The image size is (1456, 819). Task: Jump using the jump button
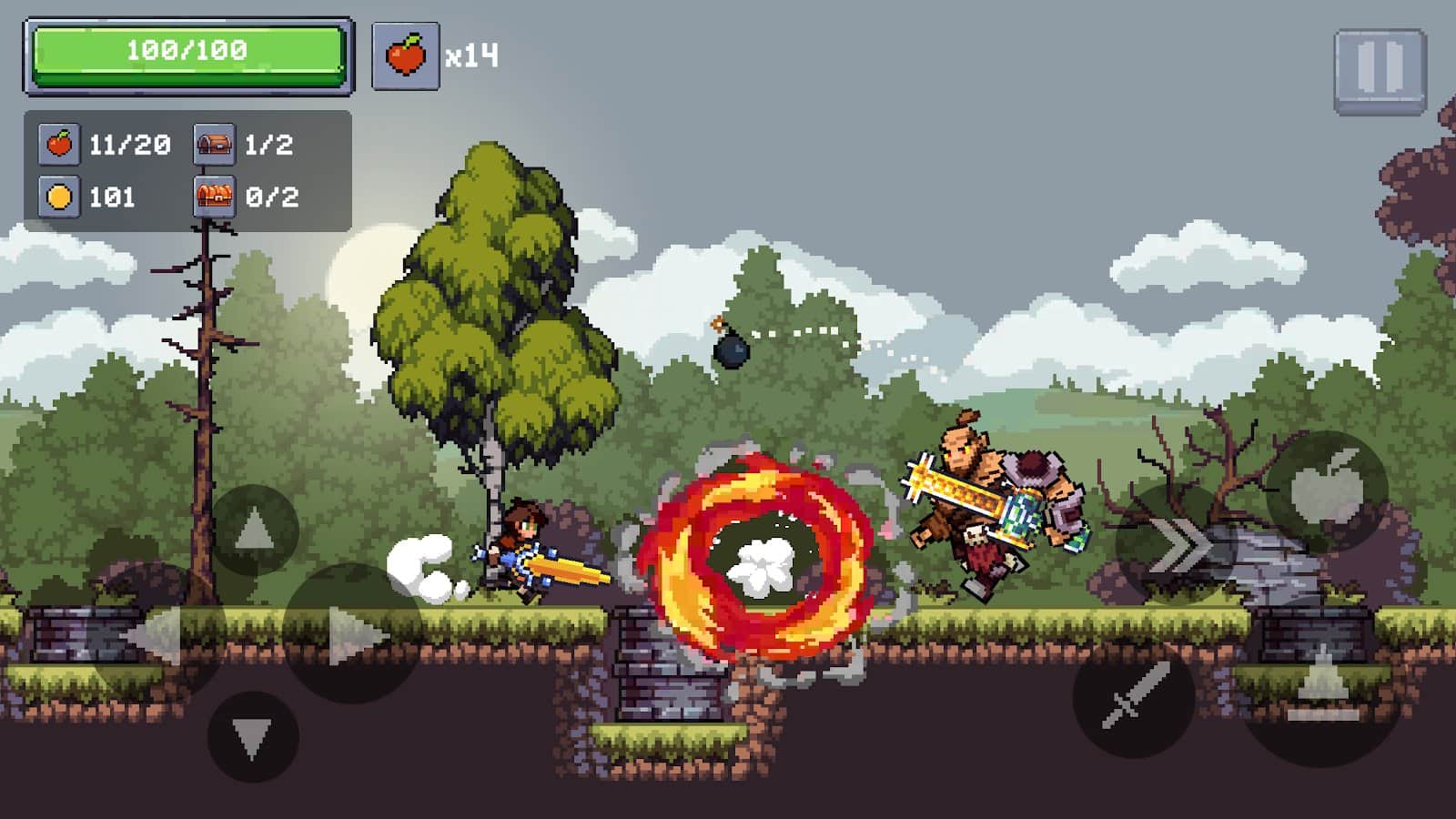pos(1321,684)
